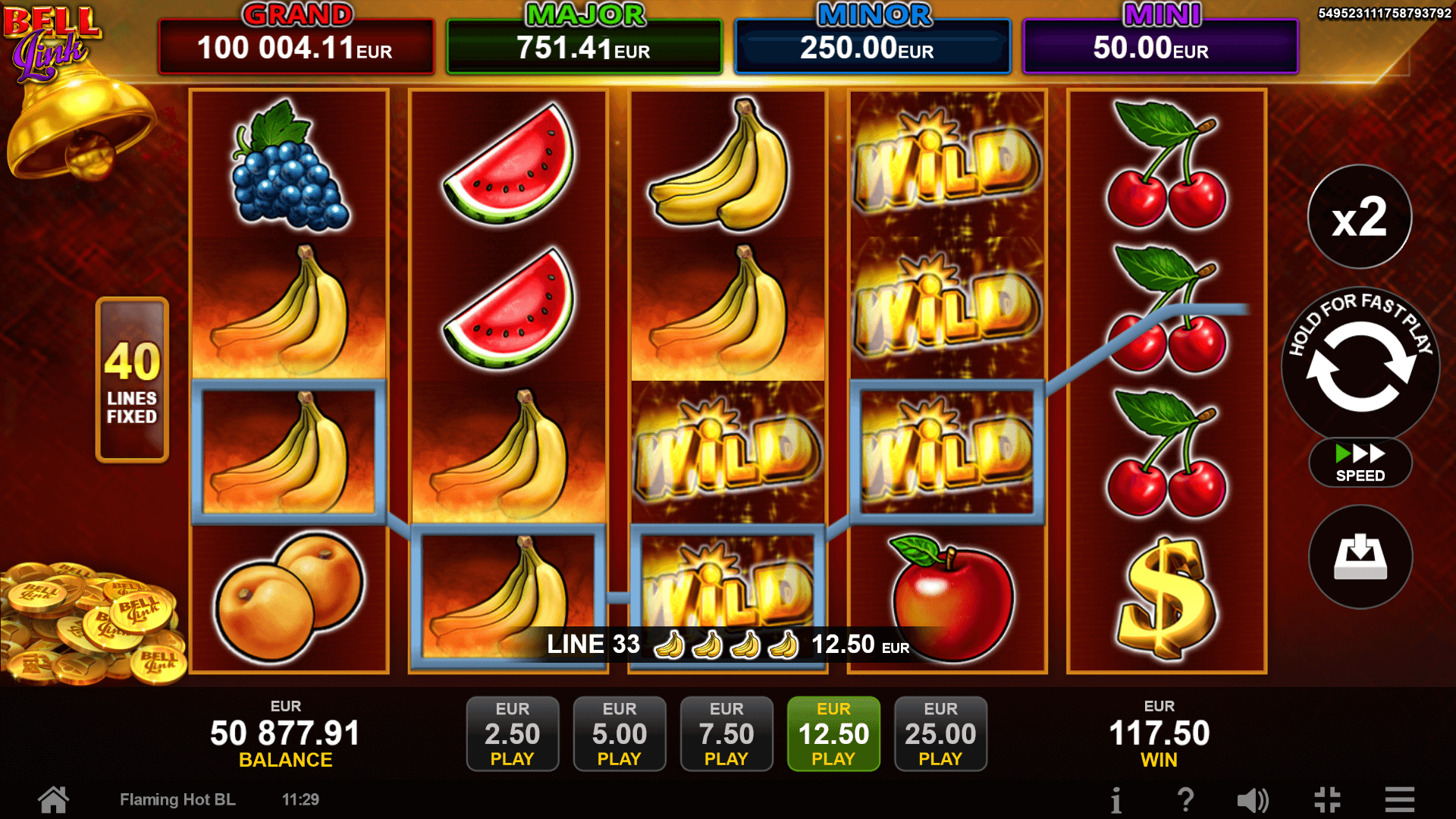Select the highlighted 12.50 EUR bet level
Screen dimensions: 1456x819
click(833, 733)
